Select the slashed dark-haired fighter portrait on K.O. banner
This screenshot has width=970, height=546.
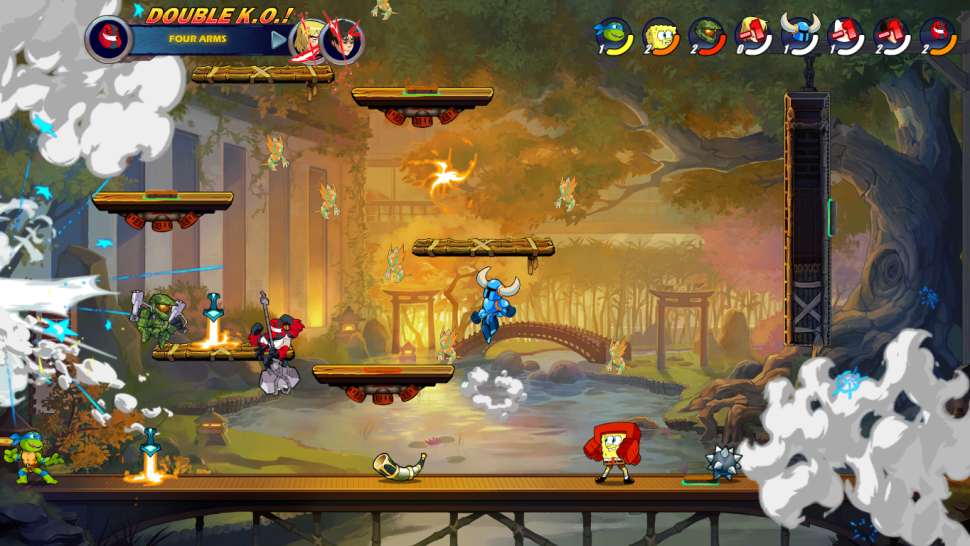click(x=342, y=41)
